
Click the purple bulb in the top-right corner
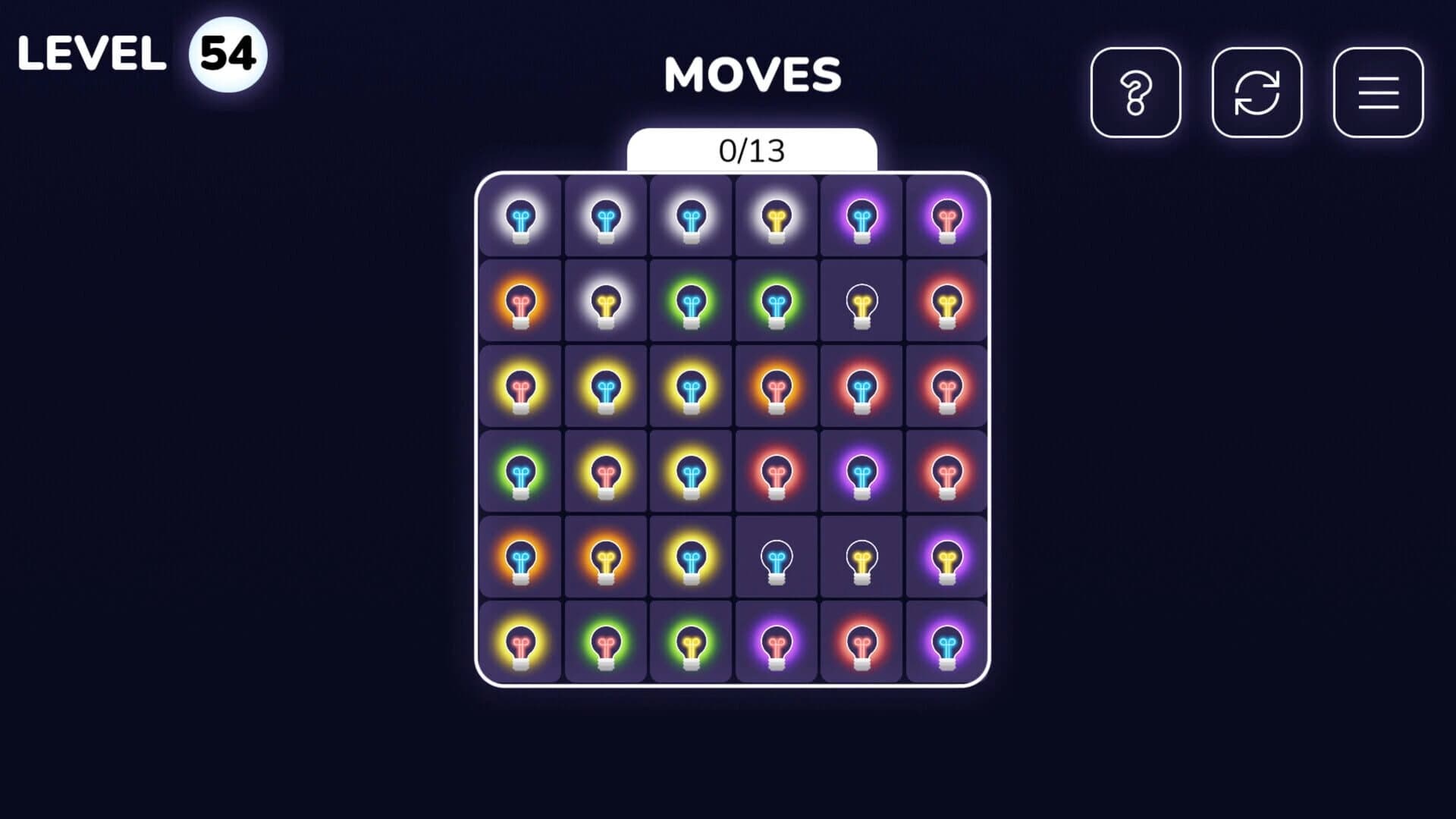[946, 218]
